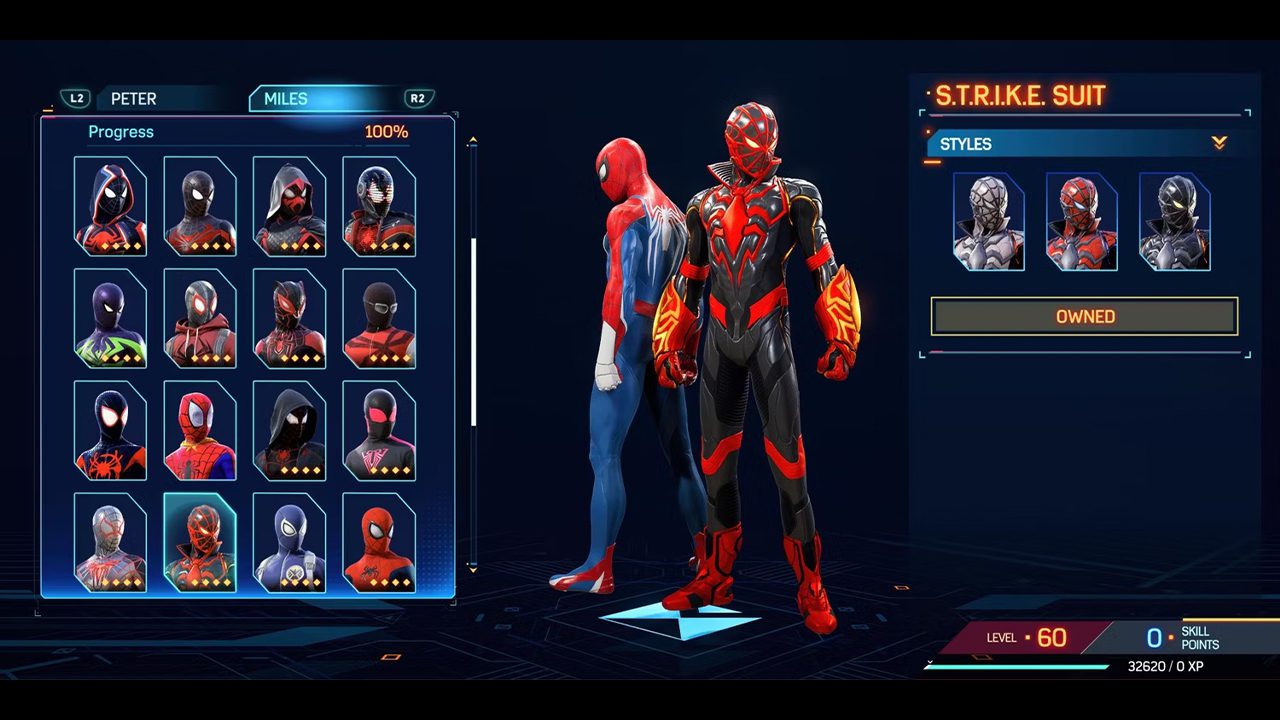Choose the red hoodie suit thumbnail
1280x720 pixels.
tap(199, 319)
